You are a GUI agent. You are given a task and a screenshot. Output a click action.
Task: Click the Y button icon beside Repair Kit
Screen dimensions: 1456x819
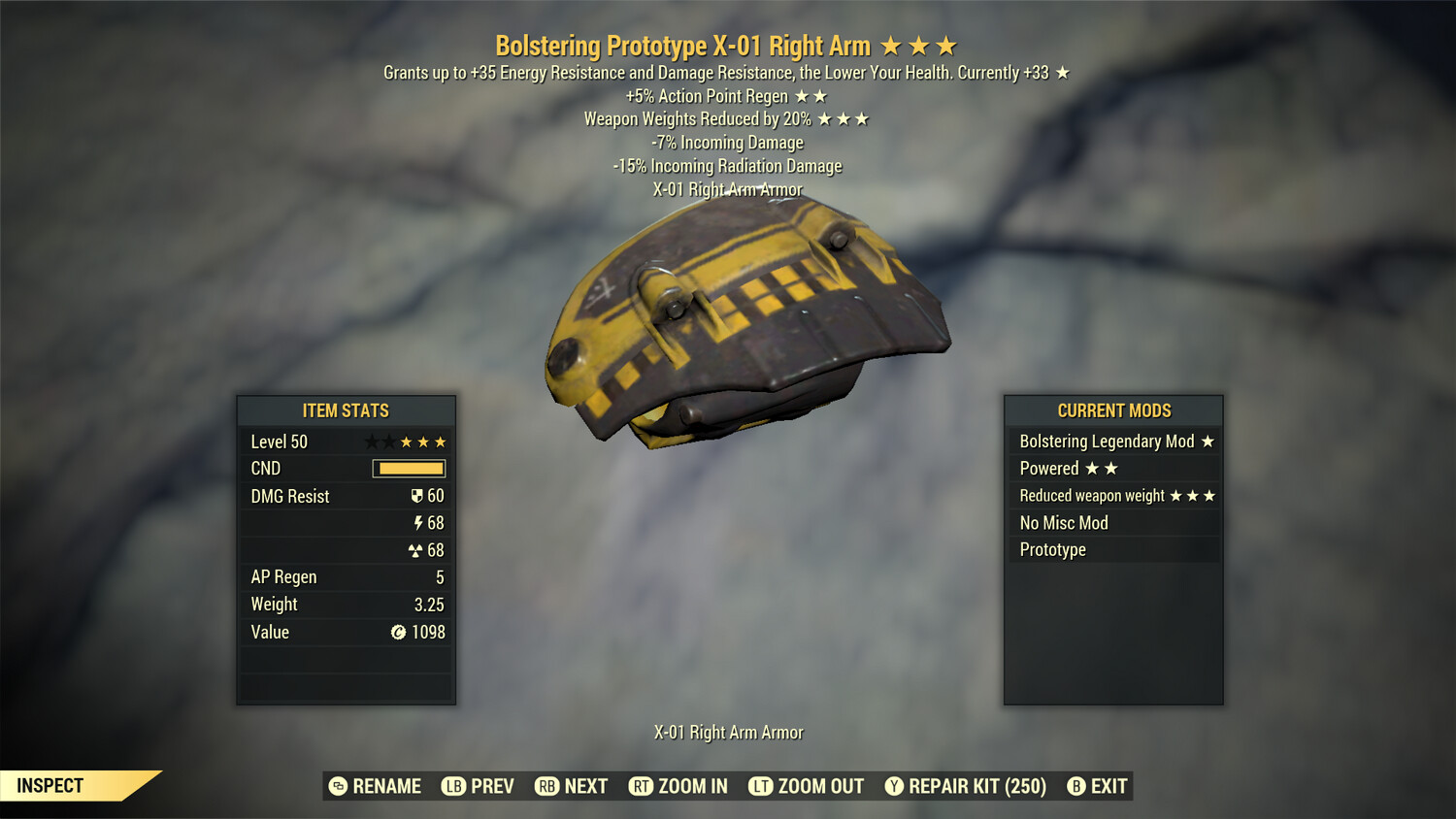point(893,786)
